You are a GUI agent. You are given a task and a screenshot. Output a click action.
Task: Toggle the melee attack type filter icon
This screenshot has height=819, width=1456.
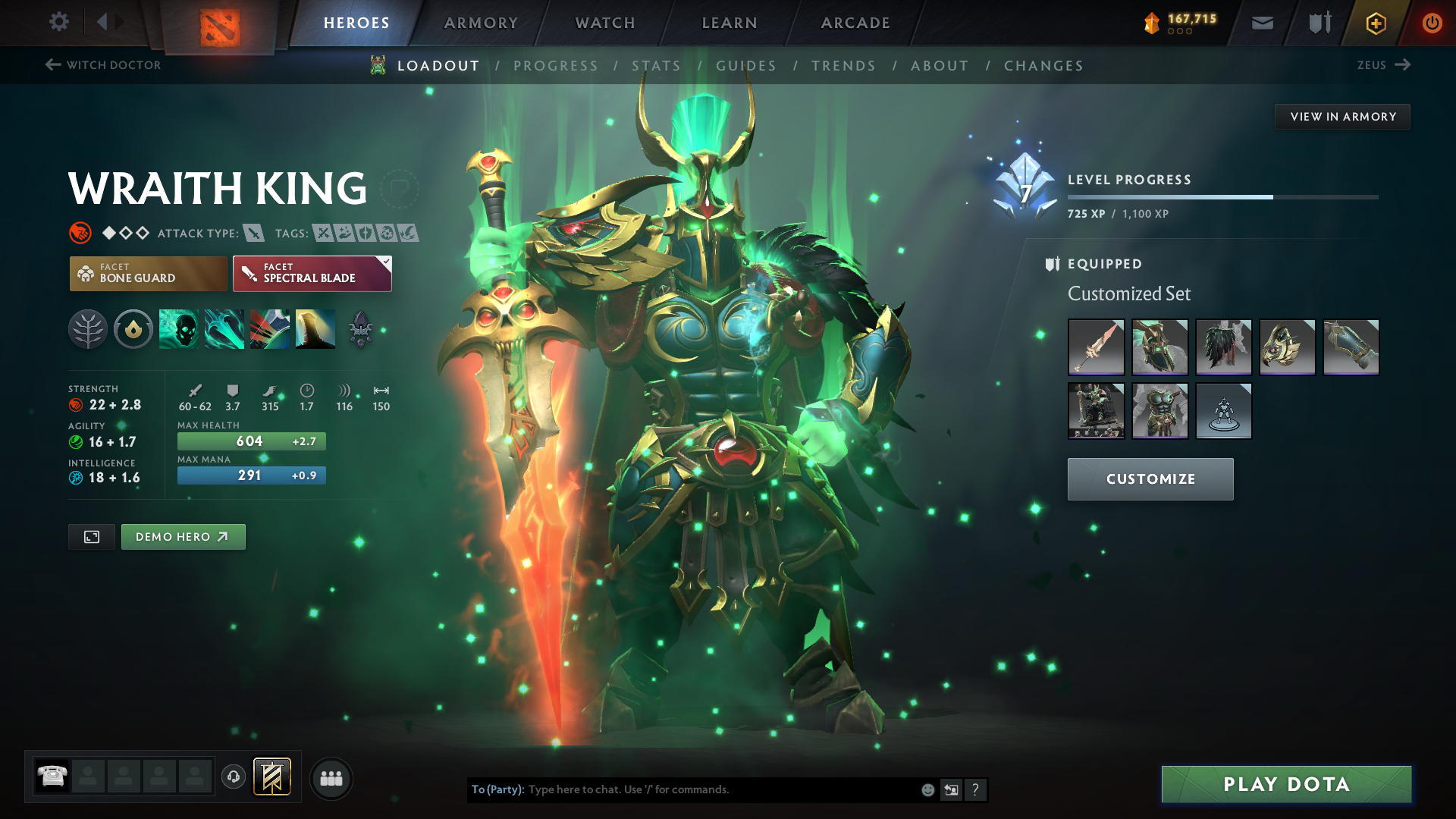pyautogui.click(x=253, y=233)
